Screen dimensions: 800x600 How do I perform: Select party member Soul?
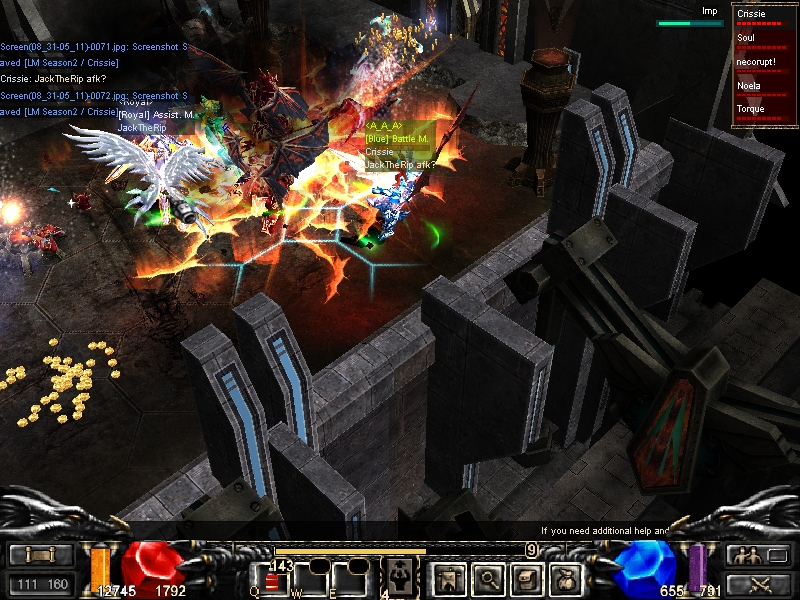tap(764, 40)
